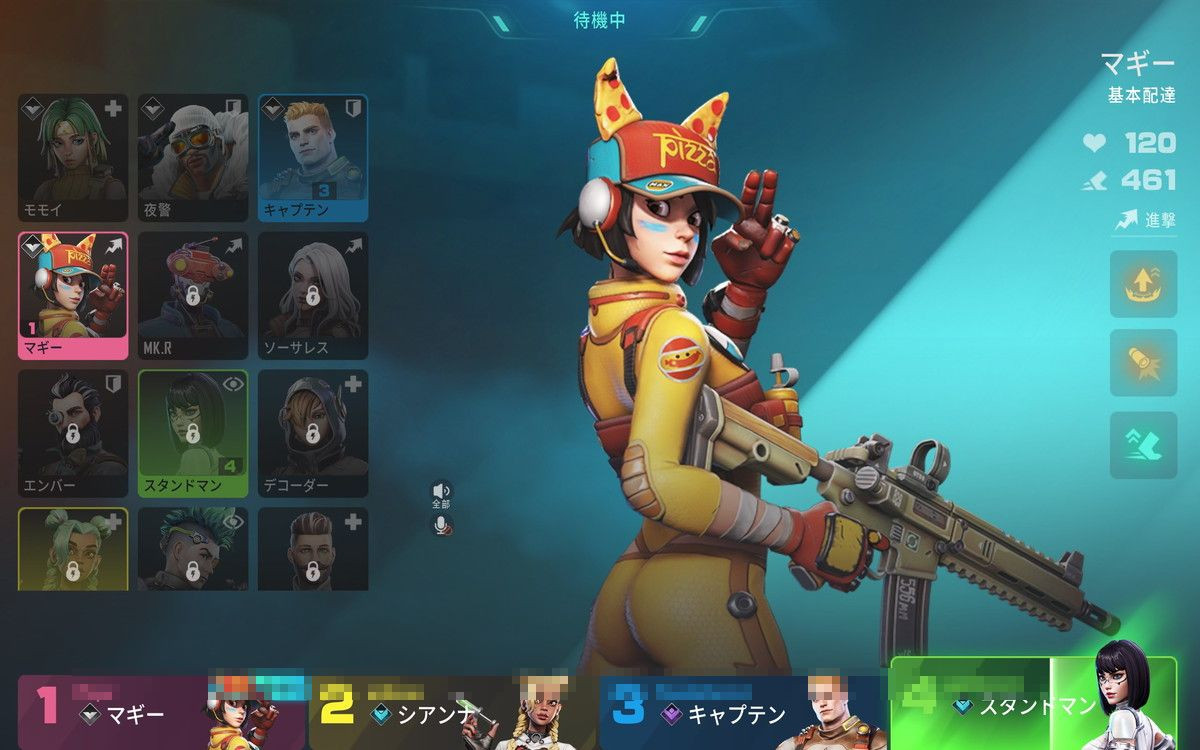Click the locked MK.R character tile
The height and width of the screenshot is (750, 1200).
(193, 295)
